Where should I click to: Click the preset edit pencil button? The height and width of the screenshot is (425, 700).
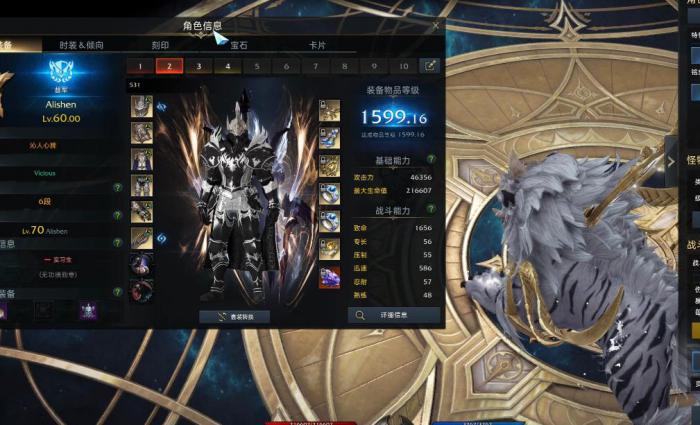tap(431, 66)
